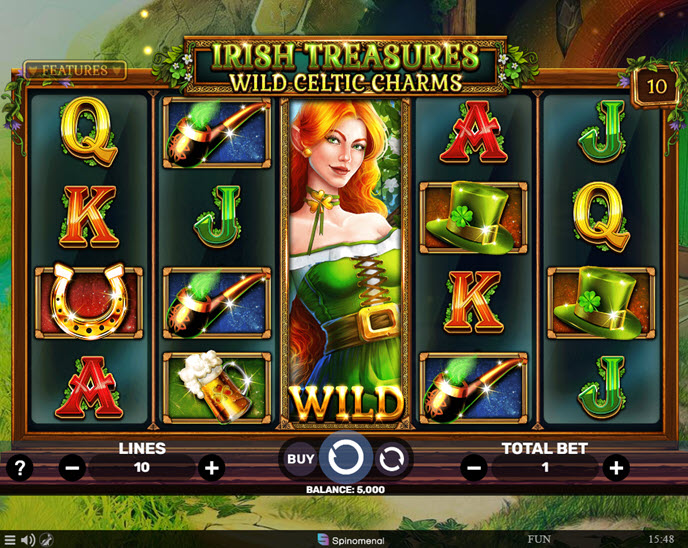The width and height of the screenshot is (688, 548).
Task: Open the help question mark
Action: [19, 466]
